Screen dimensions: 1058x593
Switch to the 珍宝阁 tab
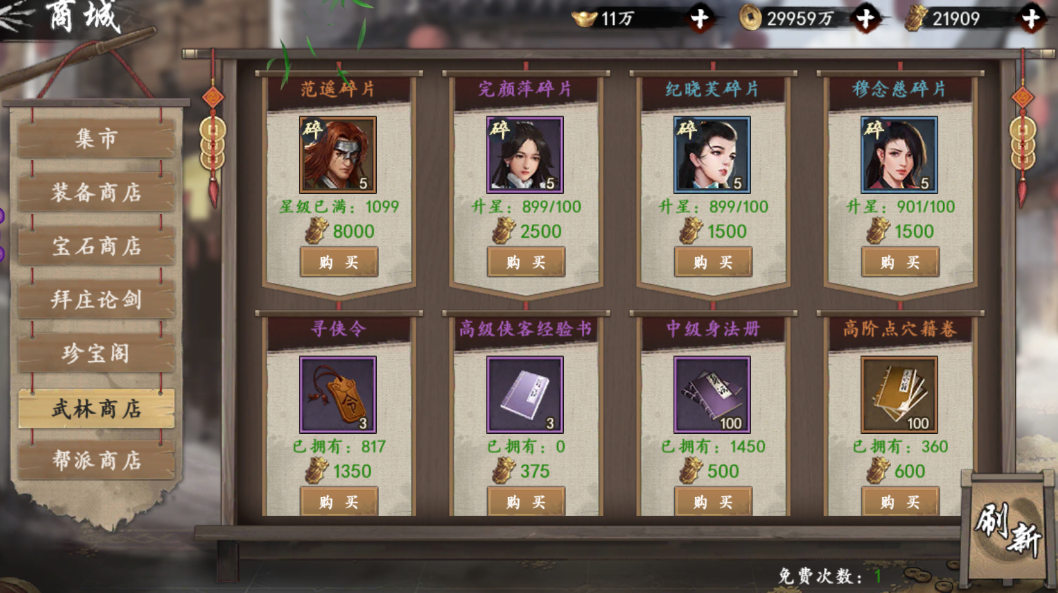pos(96,354)
